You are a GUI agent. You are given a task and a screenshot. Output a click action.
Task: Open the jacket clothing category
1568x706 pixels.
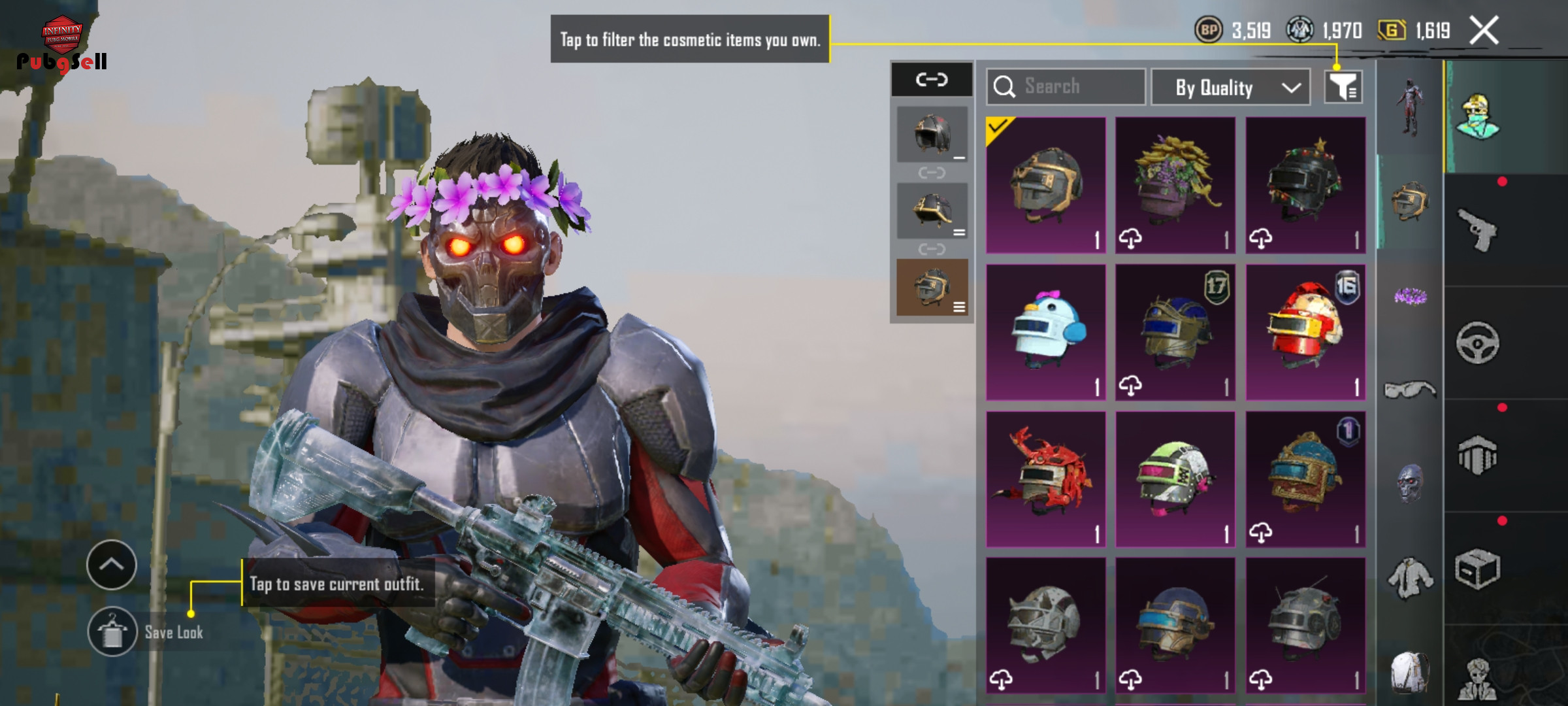pos(1410,578)
